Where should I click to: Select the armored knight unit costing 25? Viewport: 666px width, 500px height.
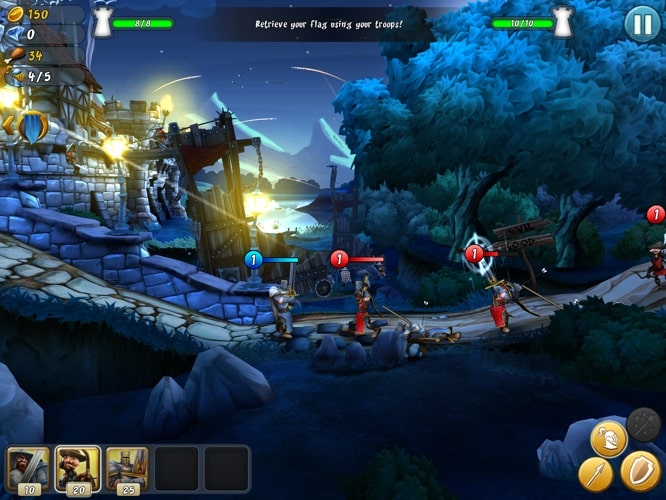(x=127, y=468)
